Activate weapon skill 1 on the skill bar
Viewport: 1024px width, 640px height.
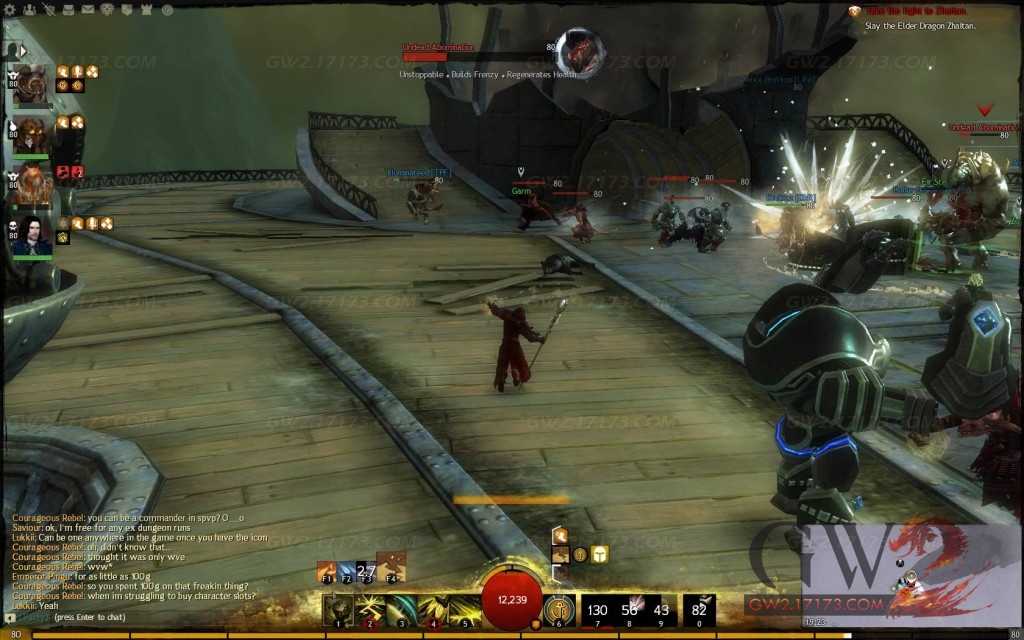[x=339, y=607]
